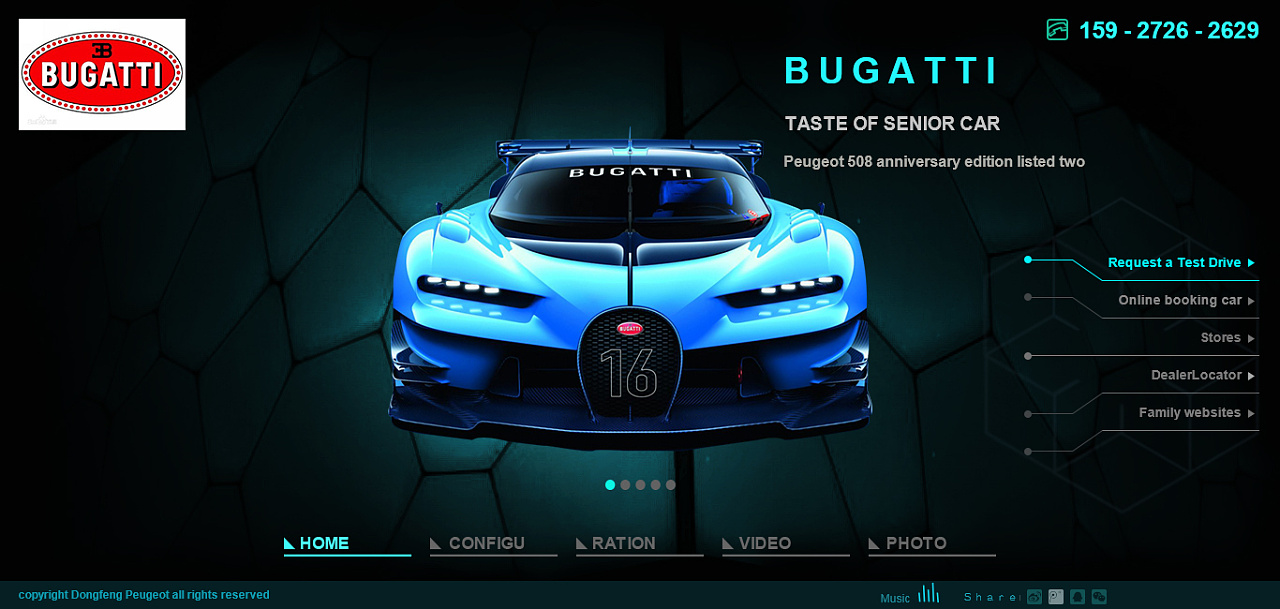
Task: Share via the WeChat icon
Action: (1099, 597)
